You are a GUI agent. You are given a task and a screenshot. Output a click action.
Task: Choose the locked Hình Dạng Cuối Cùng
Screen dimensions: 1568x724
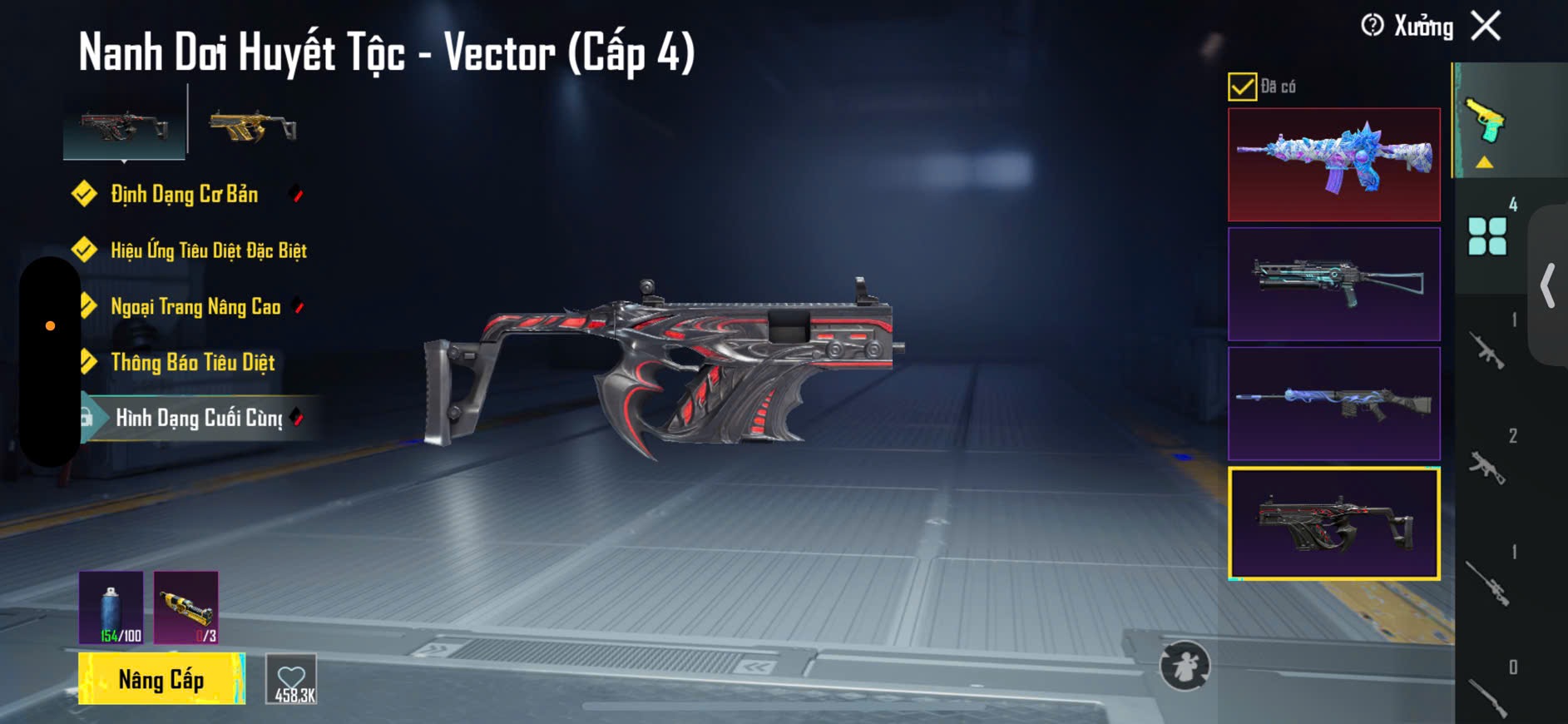tap(198, 418)
